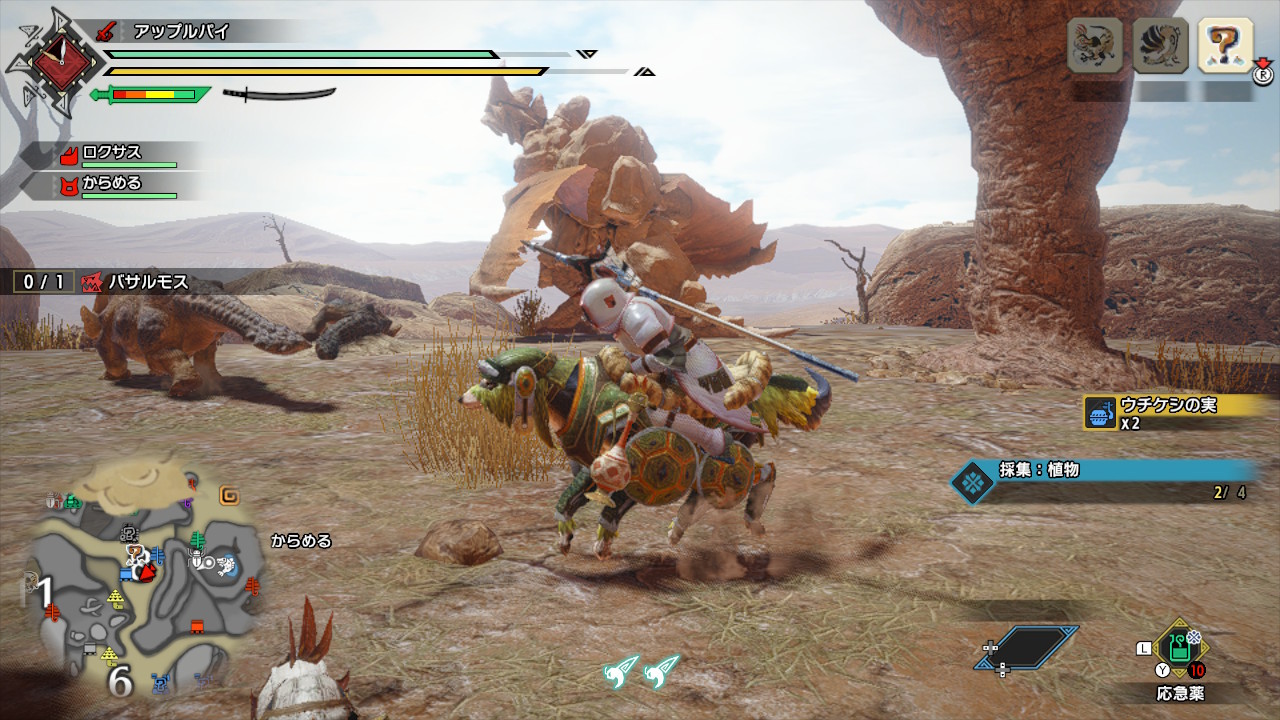The width and height of the screenshot is (1280, 720).
Task: Select the 採集：植物 sub-quest tracker
Action: coord(1100,480)
